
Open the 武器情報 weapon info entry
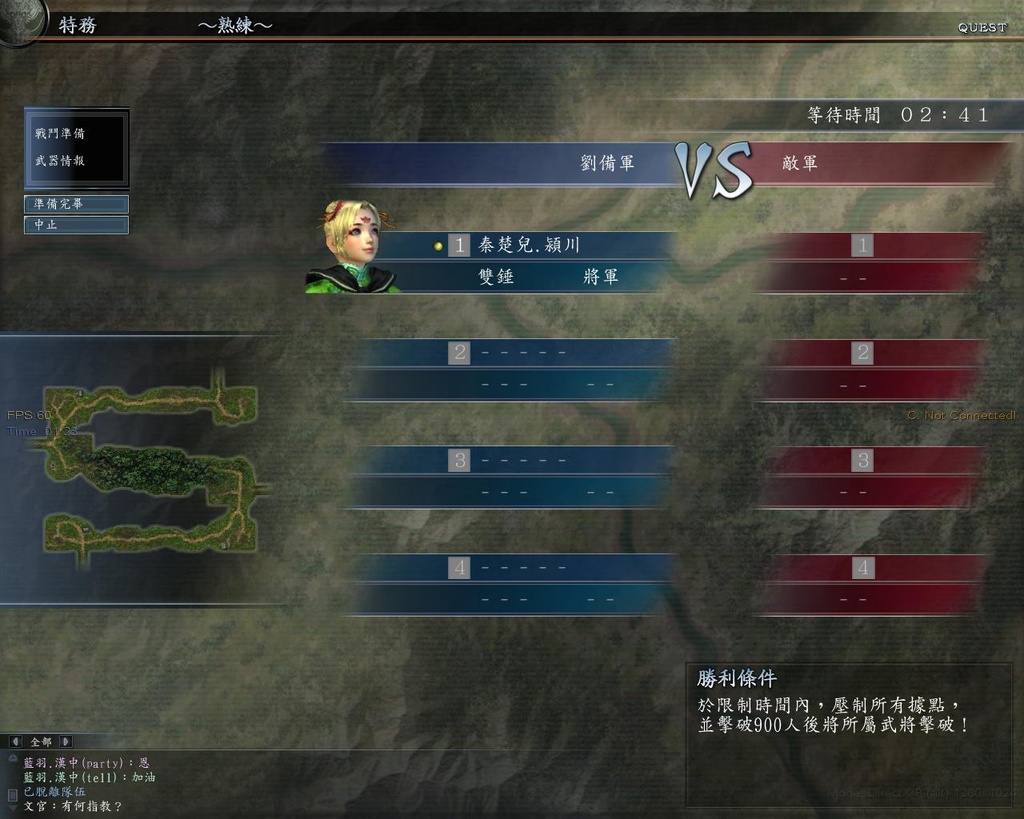(x=60, y=161)
